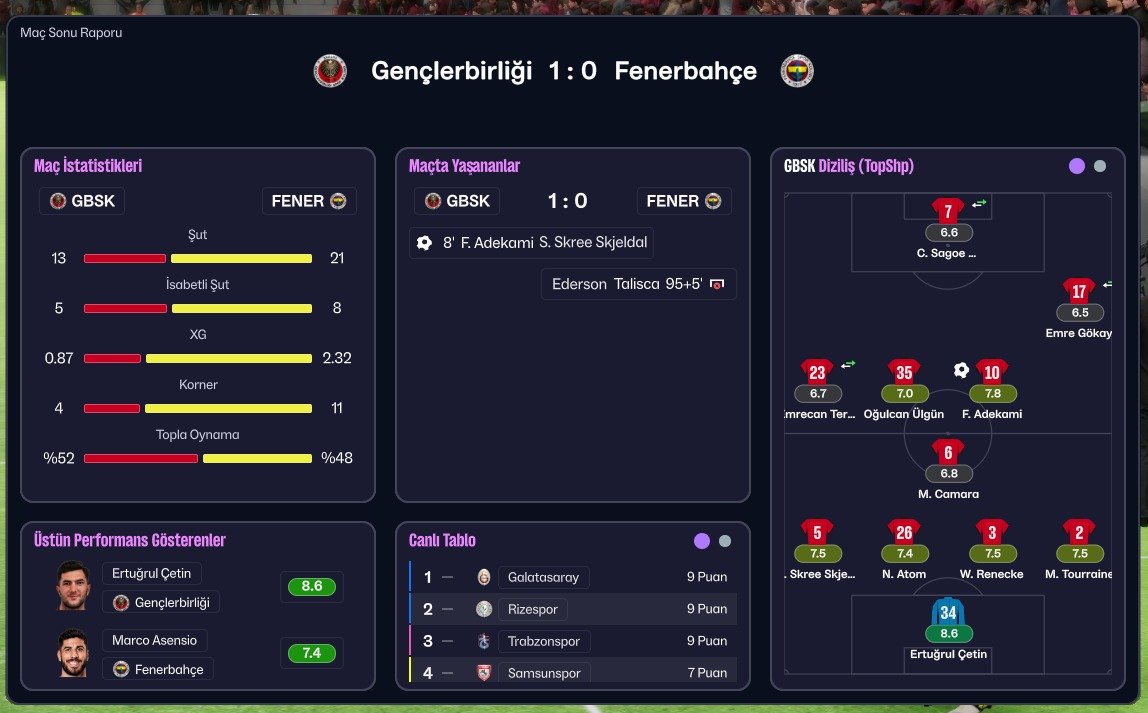Switch live table to the grey dot page
The image size is (1148, 713).
coord(725,541)
